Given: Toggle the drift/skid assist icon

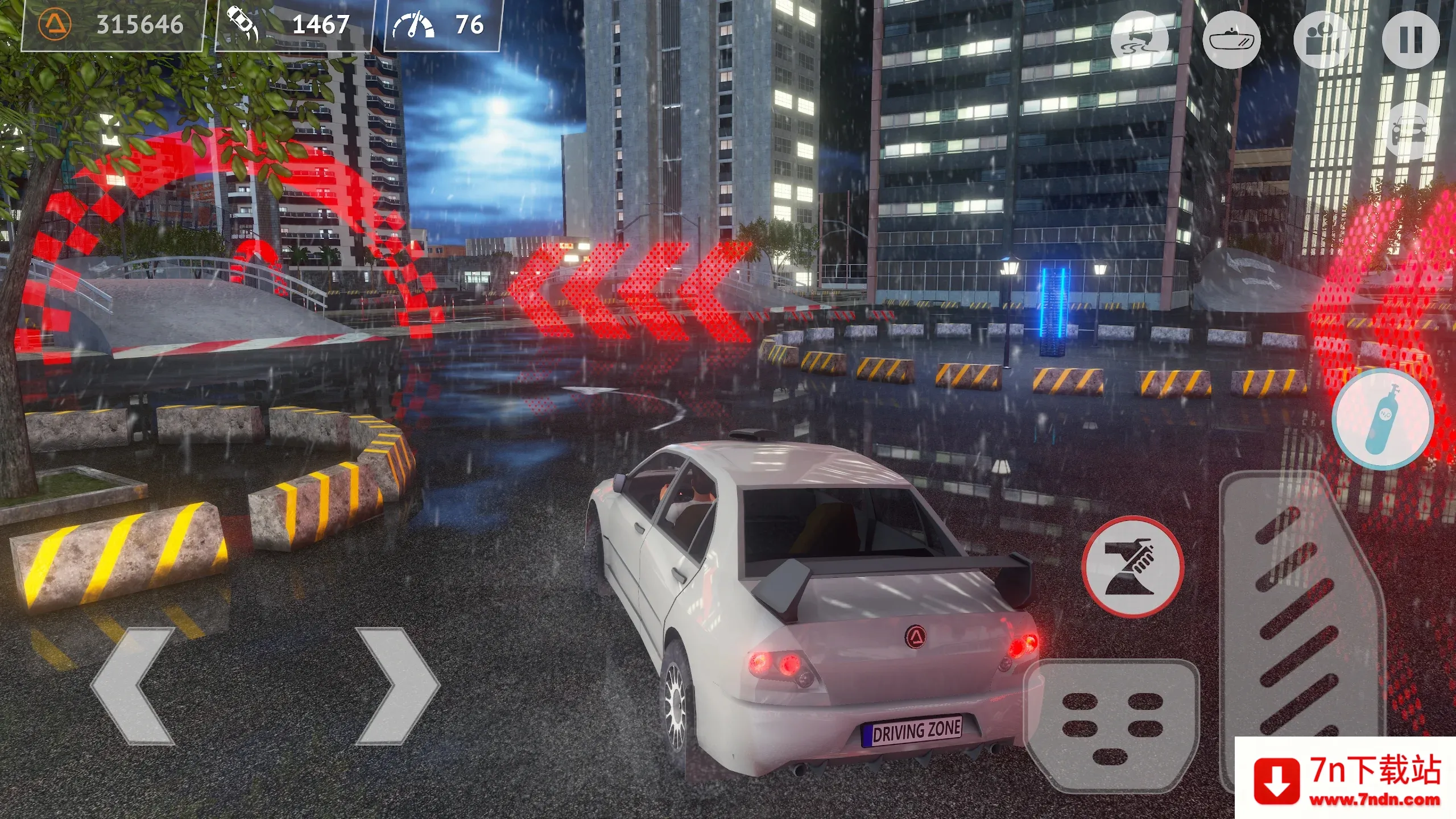Looking at the screenshot, I should click(x=1140, y=40).
